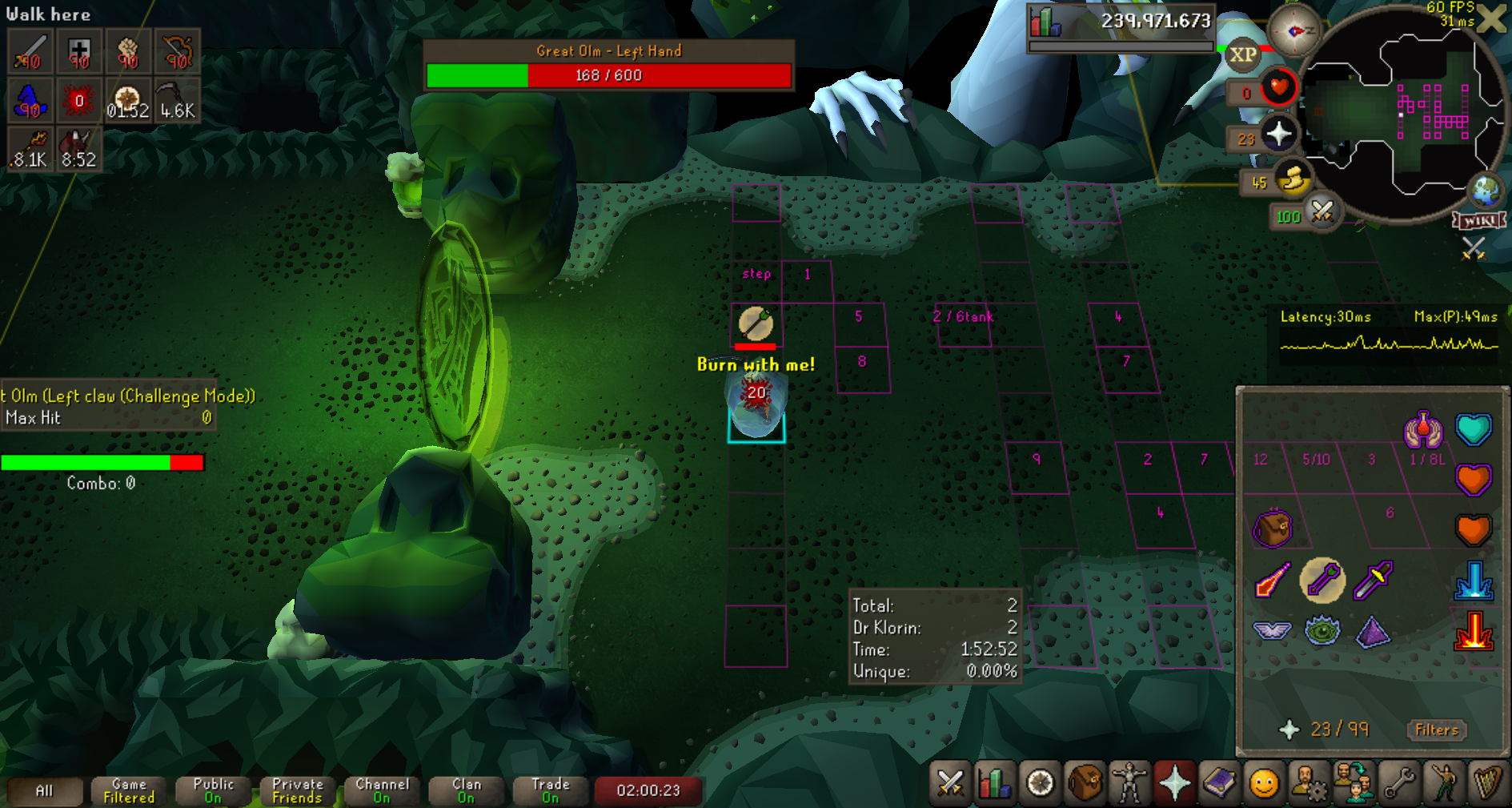Viewport: 1512px width, 808px height.
Task: Open the Inventory backpack tab
Action: coord(1085,782)
